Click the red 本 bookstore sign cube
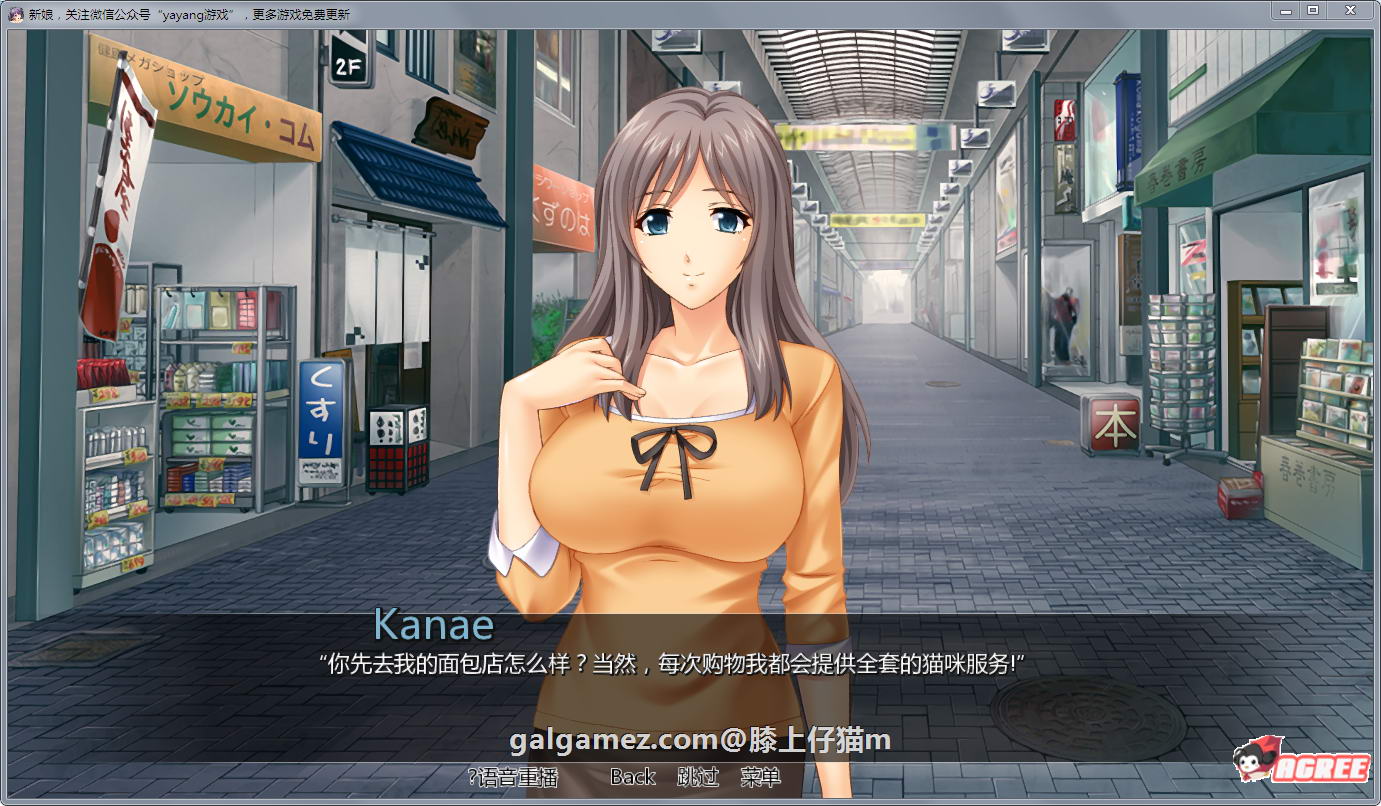 click(1113, 424)
